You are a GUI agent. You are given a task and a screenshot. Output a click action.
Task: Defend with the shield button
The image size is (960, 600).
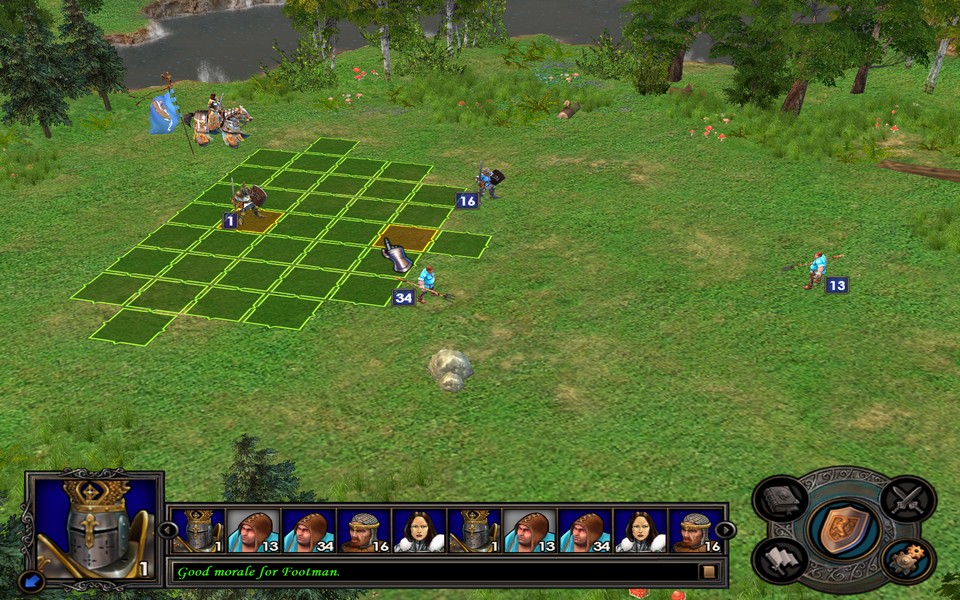tap(843, 529)
